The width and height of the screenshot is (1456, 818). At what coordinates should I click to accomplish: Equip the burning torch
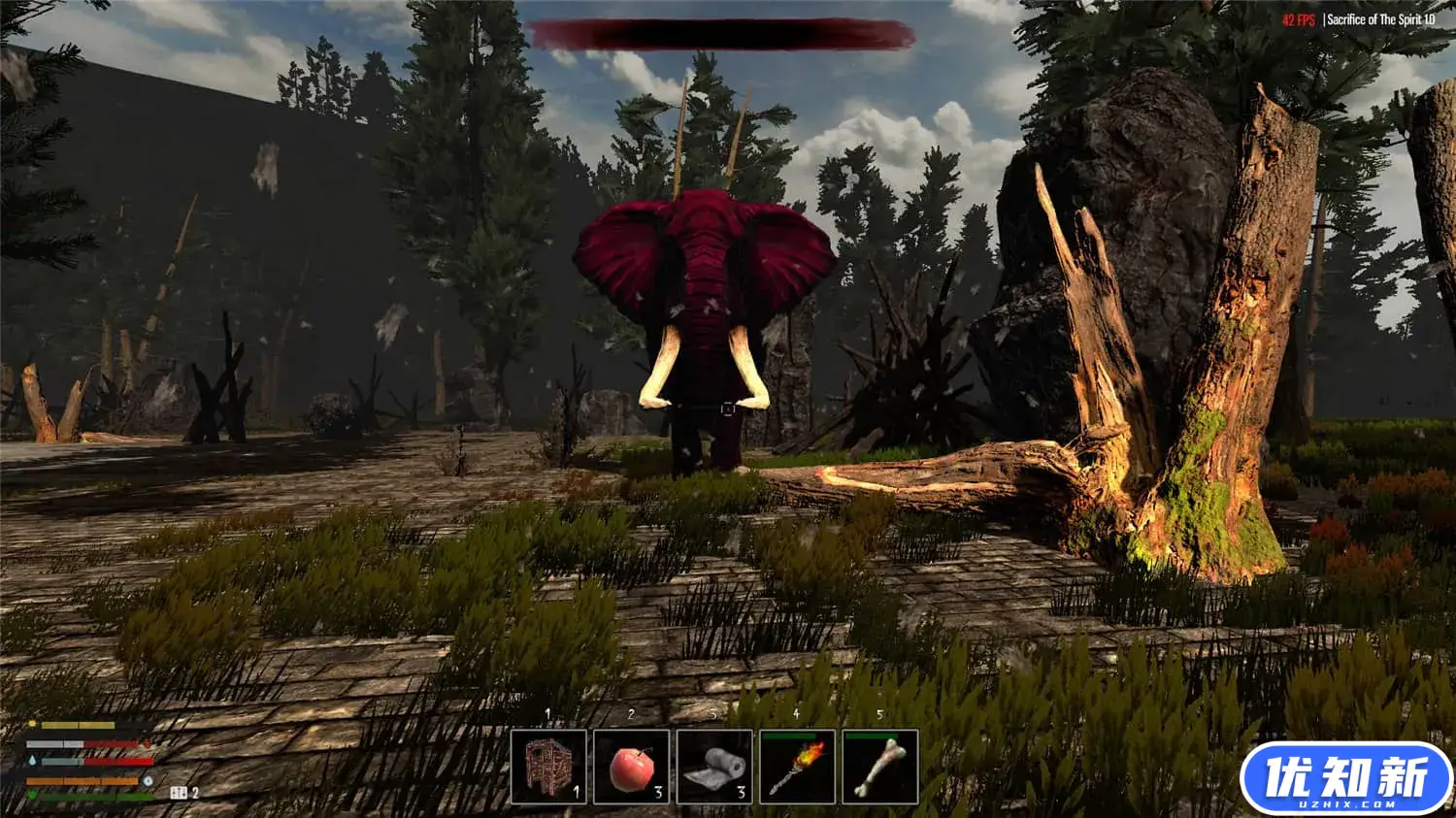[797, 767]
